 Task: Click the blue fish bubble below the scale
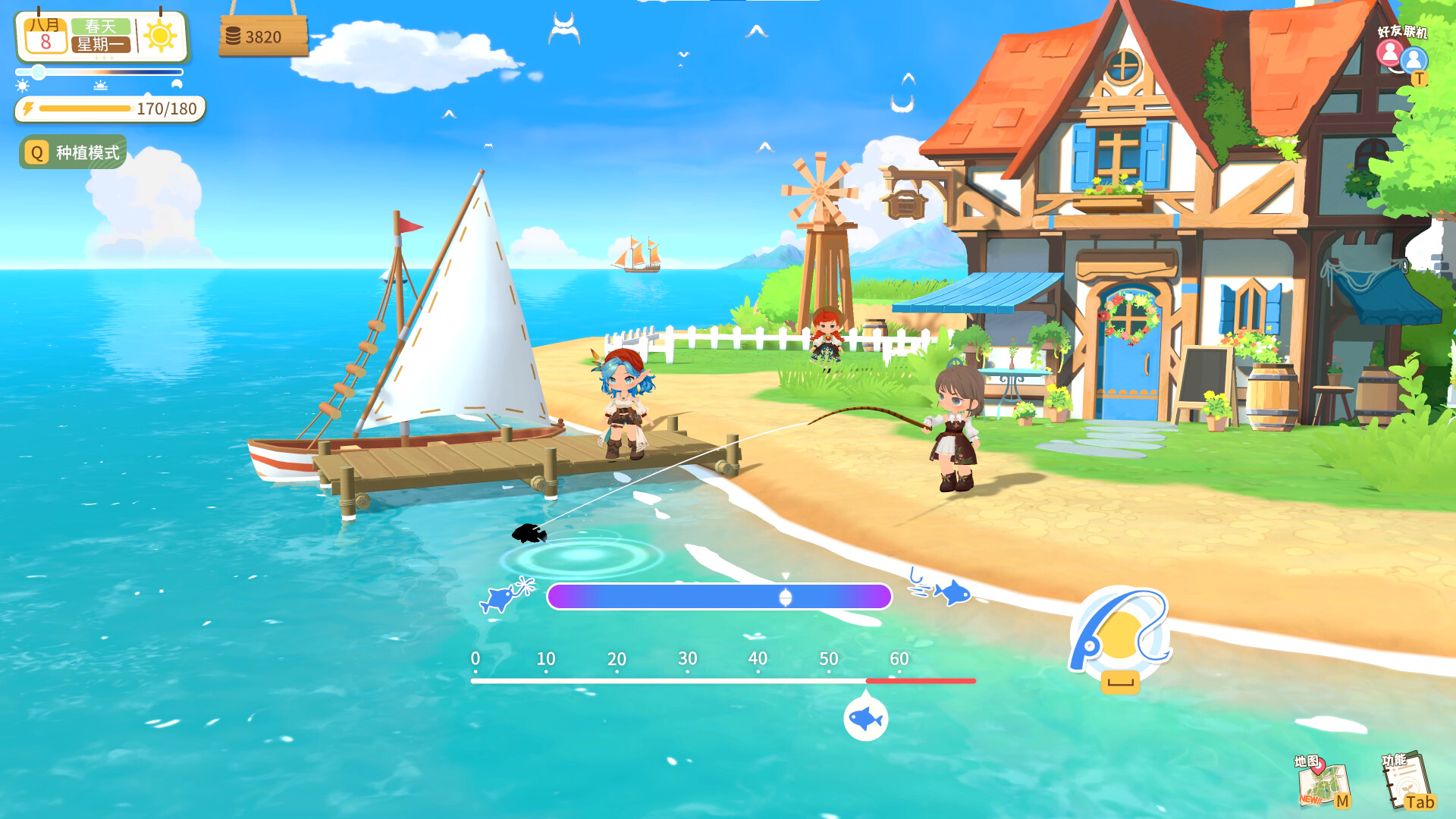coord(866,720)
